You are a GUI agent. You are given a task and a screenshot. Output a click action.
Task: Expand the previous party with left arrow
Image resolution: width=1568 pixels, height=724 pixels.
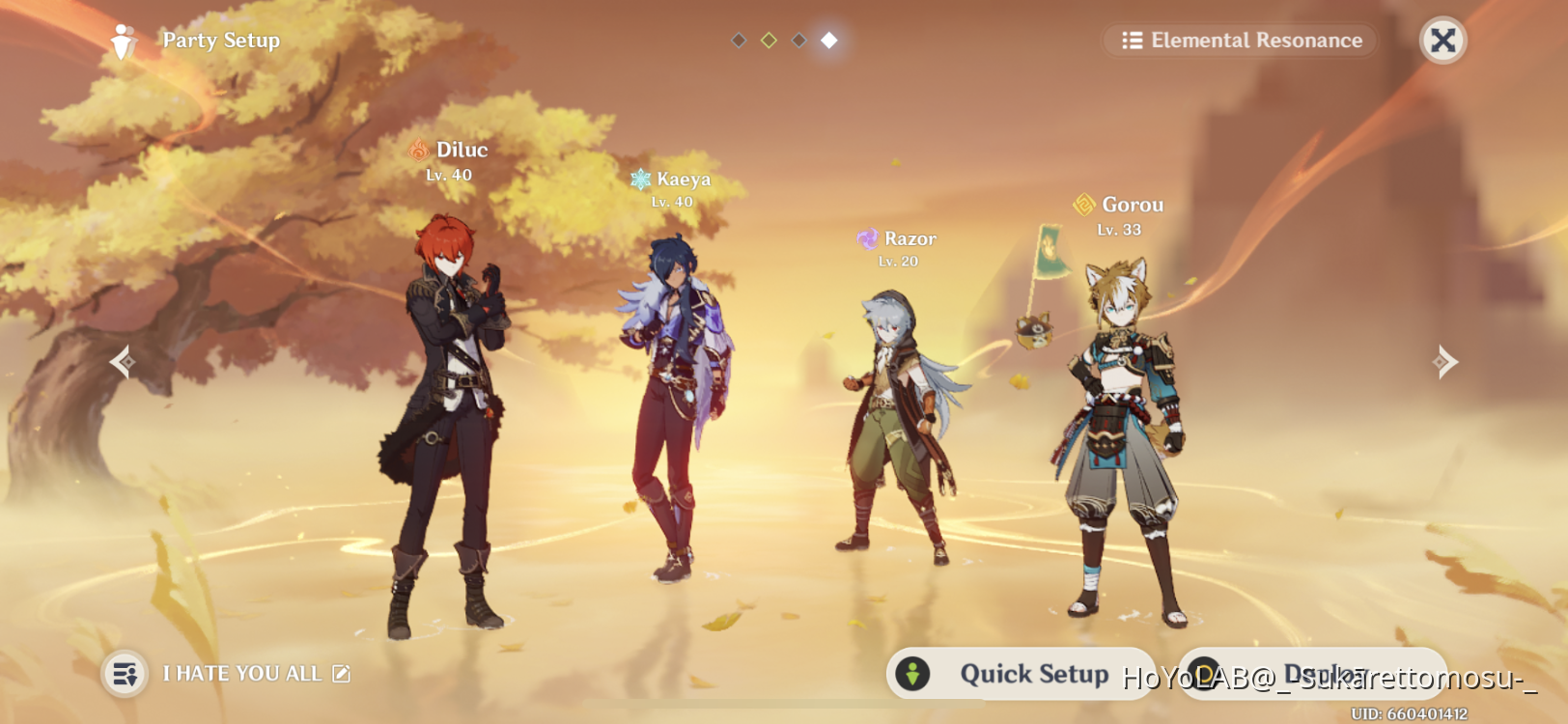(x=122, y=361)
